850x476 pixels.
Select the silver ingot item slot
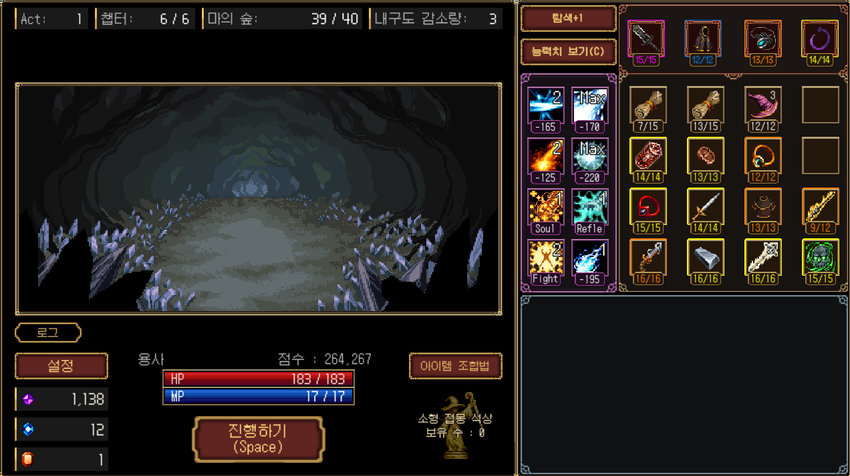click(705, 257)
